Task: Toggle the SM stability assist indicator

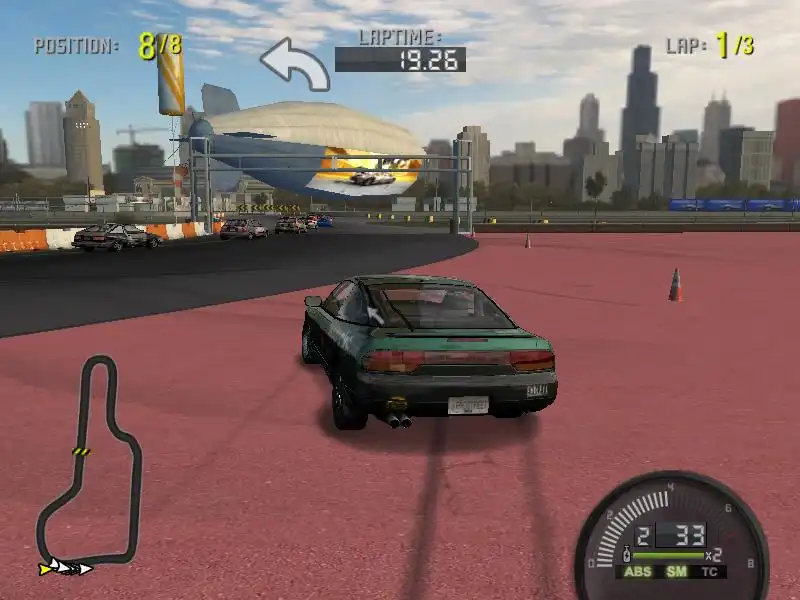Action: (676, 572)
